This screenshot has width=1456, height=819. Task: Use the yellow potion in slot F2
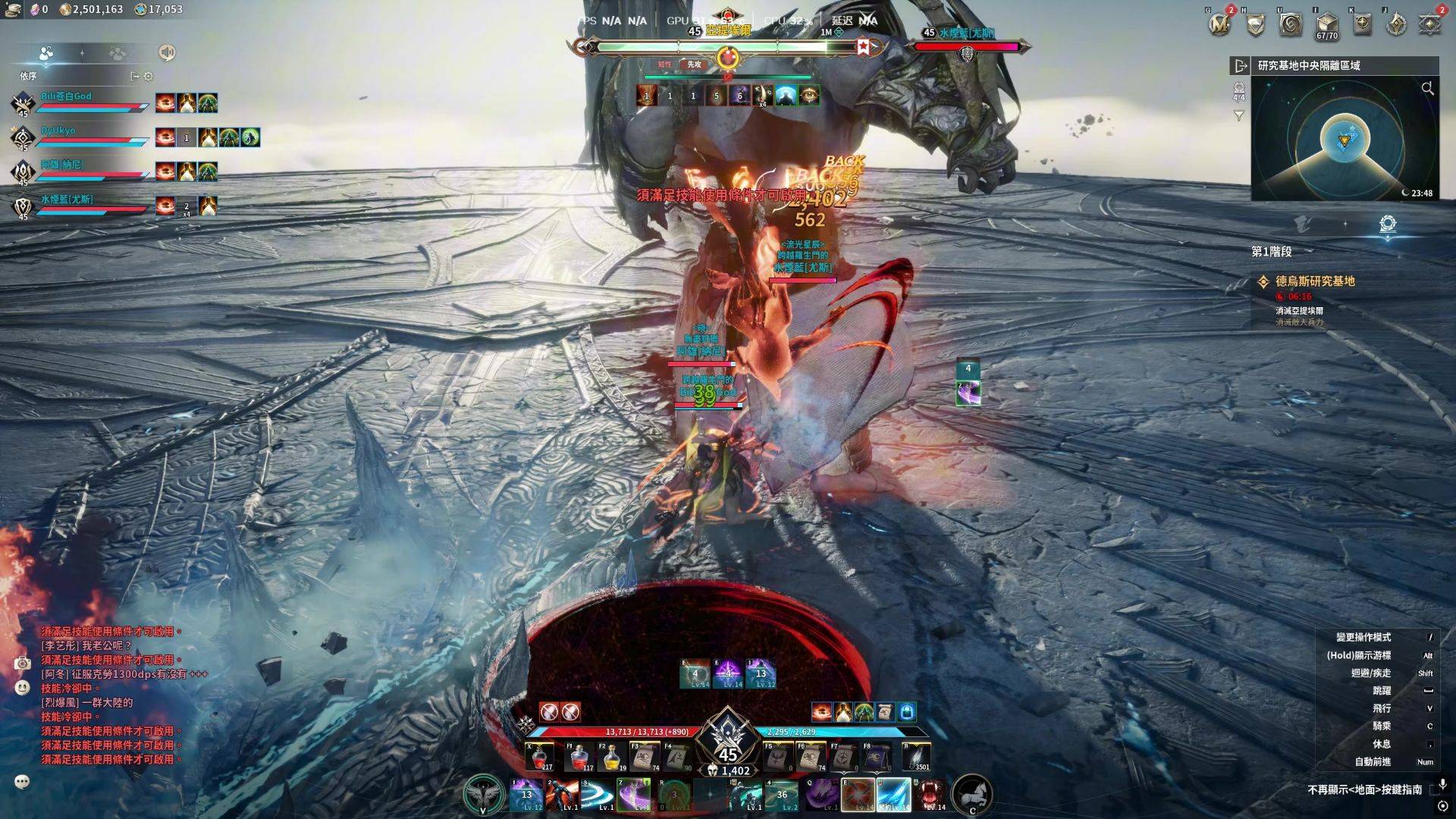(612, 757)
